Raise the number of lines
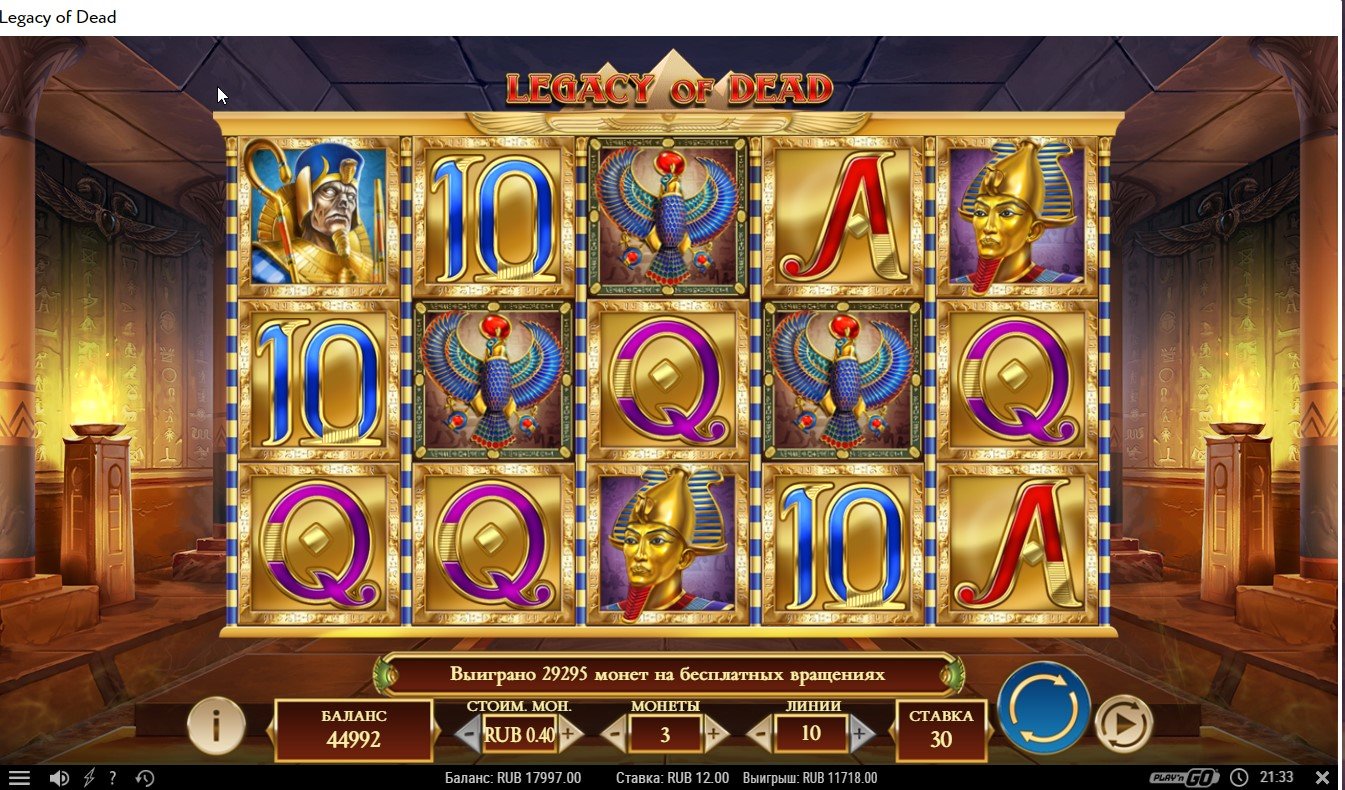This screenshot has width=1345, height=790. [859, 735]
